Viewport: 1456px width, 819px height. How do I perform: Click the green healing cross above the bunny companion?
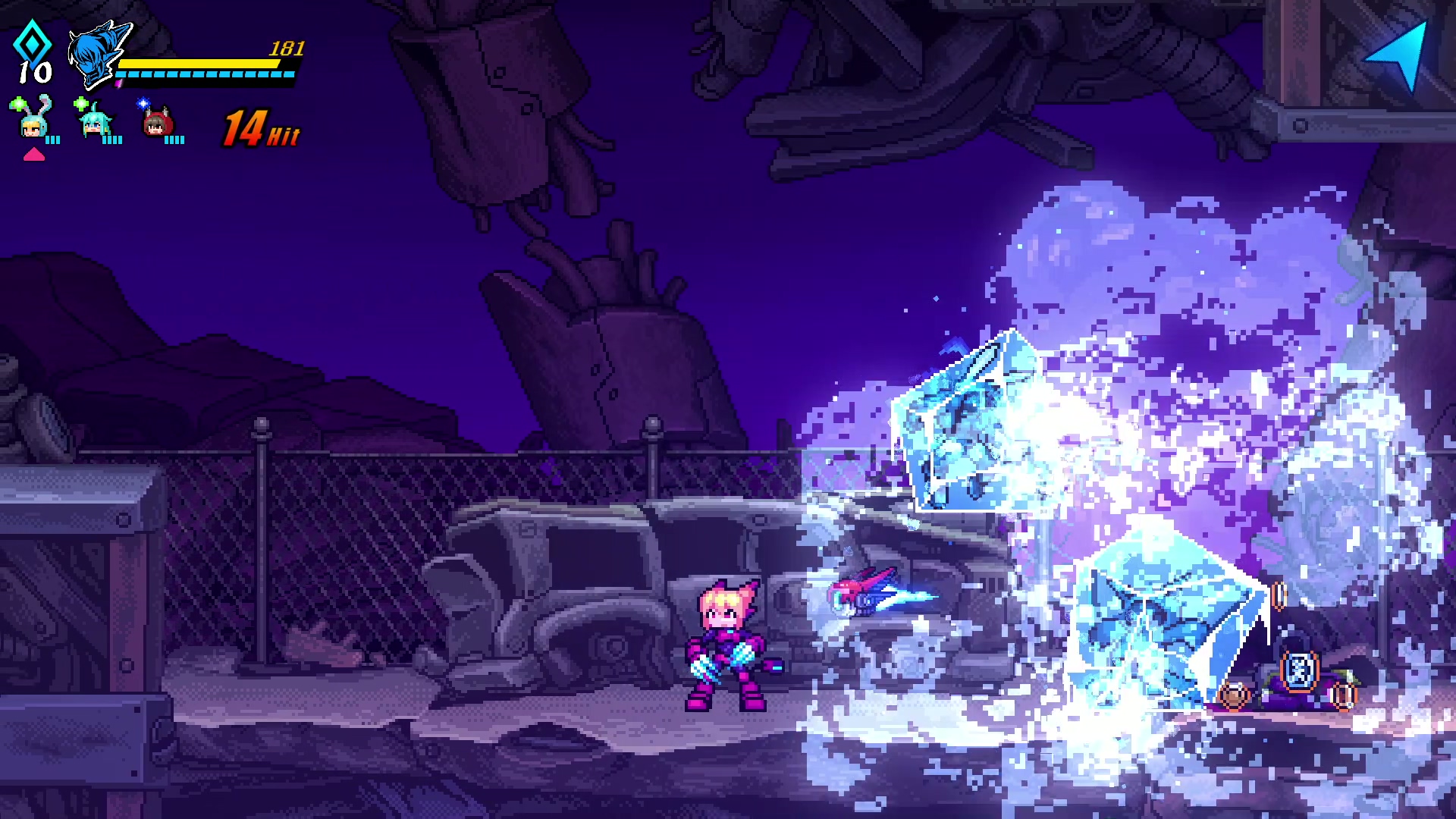click(x=17, y=104)
